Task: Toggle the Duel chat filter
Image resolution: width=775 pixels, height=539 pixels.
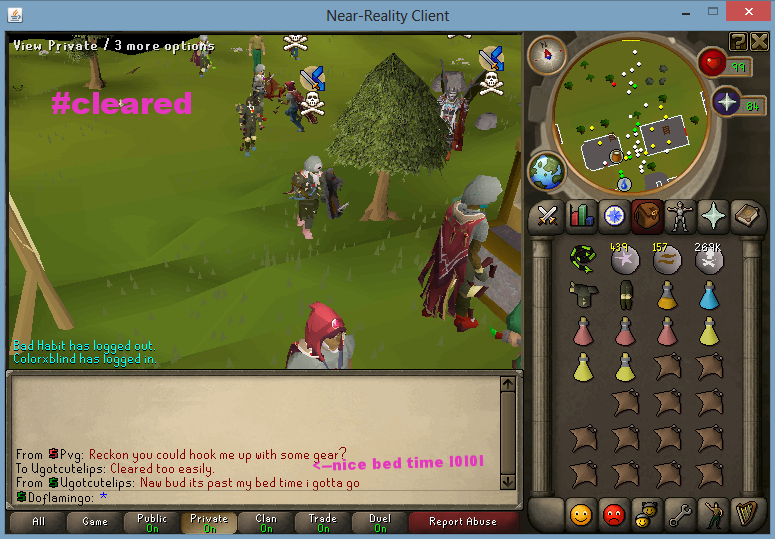Action: tap(380, 523)
